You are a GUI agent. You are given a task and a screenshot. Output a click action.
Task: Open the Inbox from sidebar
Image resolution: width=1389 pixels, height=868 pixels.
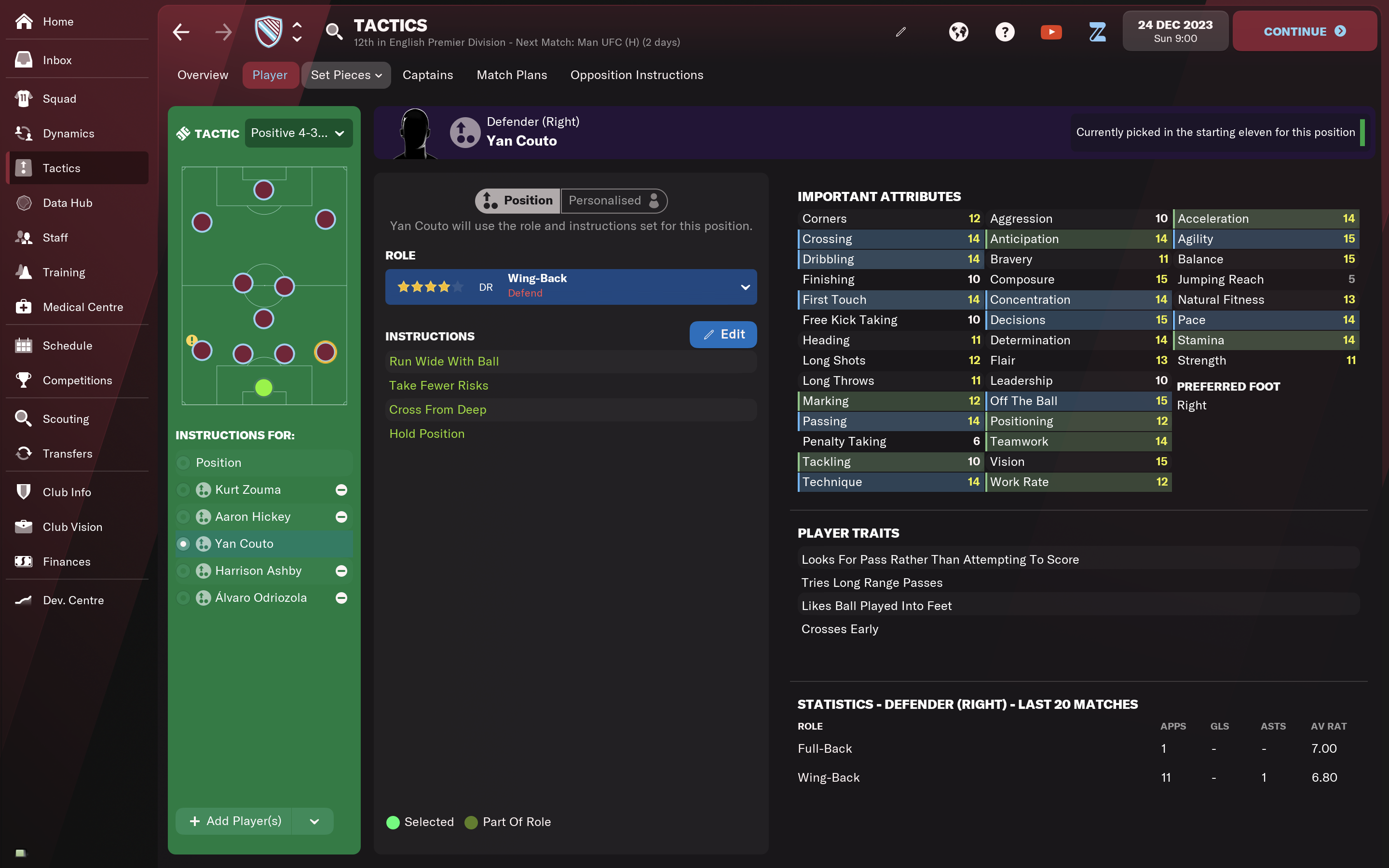tap(57, 60)
